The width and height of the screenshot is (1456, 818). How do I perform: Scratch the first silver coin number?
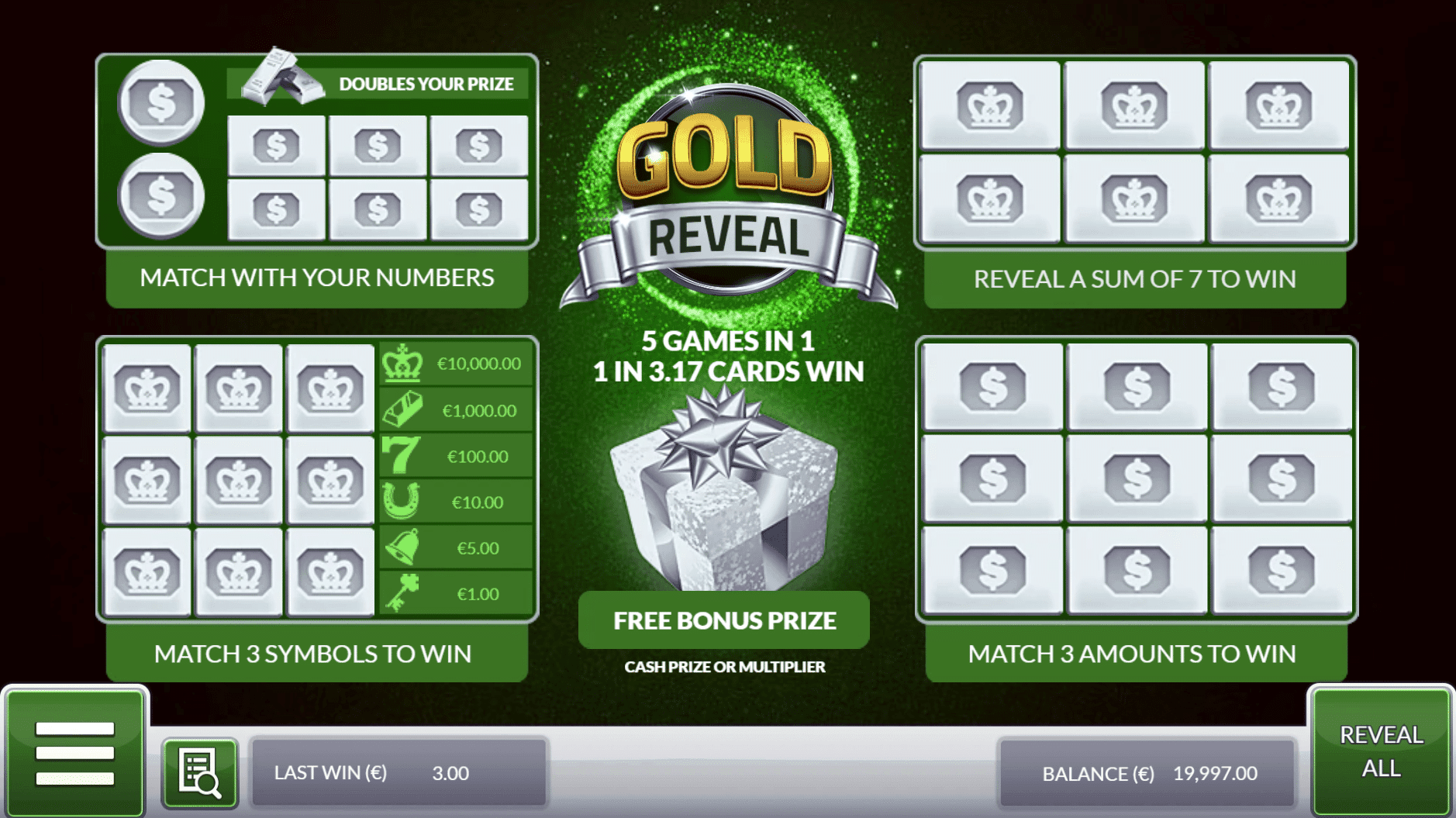pos(161,102)
